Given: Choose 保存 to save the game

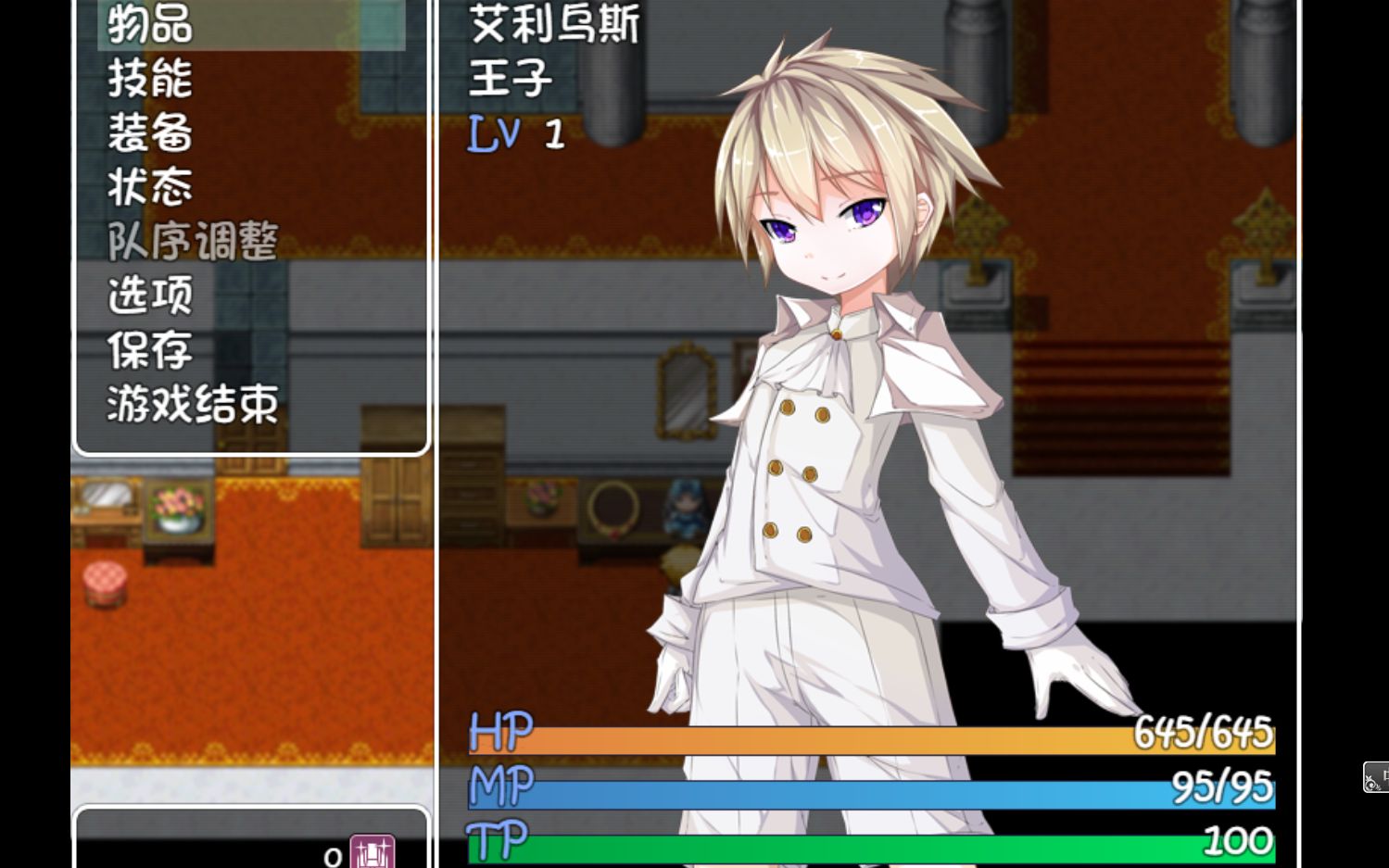Looking at the screenshot, I should point(148,350).
